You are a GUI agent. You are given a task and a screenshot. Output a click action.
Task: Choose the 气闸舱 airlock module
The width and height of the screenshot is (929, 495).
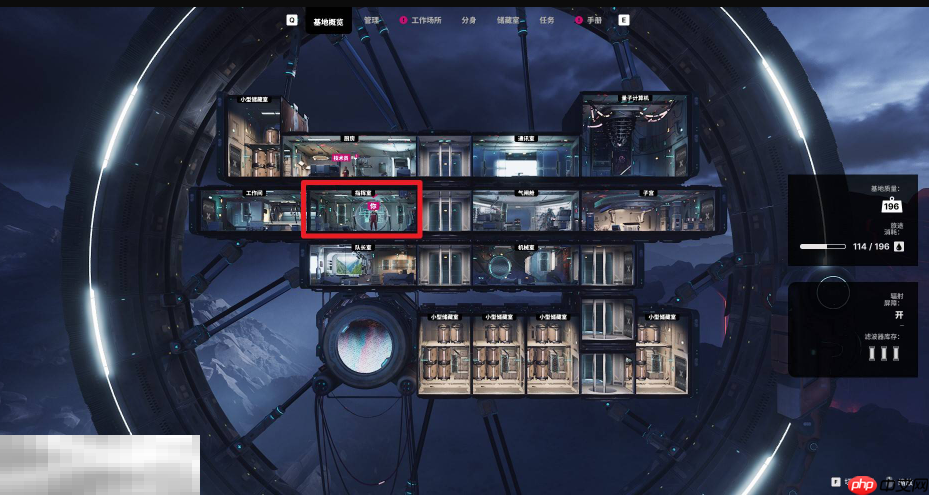click(524, 211)
